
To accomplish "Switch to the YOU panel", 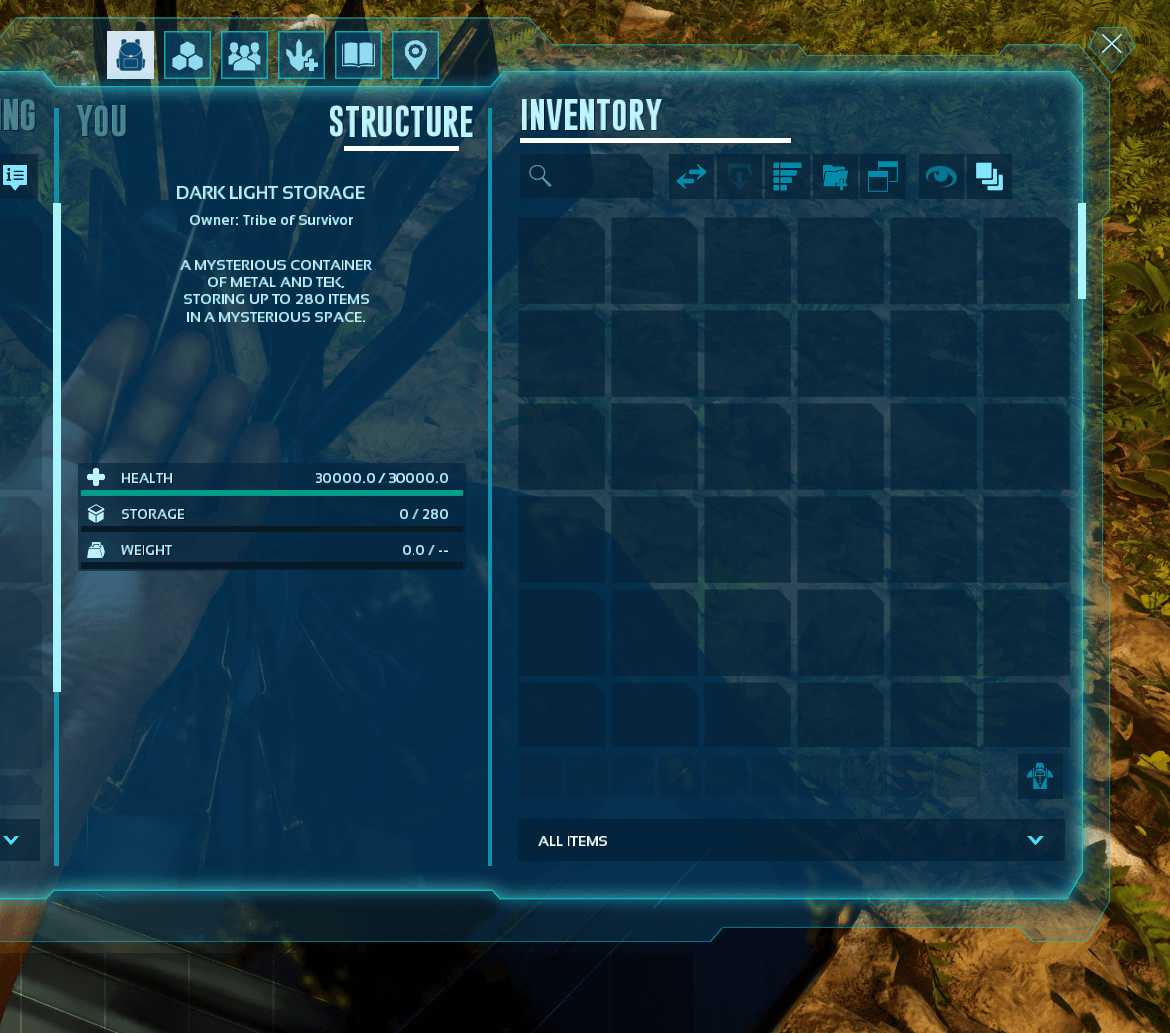I will pyautogui.click(x=102, y=121).
